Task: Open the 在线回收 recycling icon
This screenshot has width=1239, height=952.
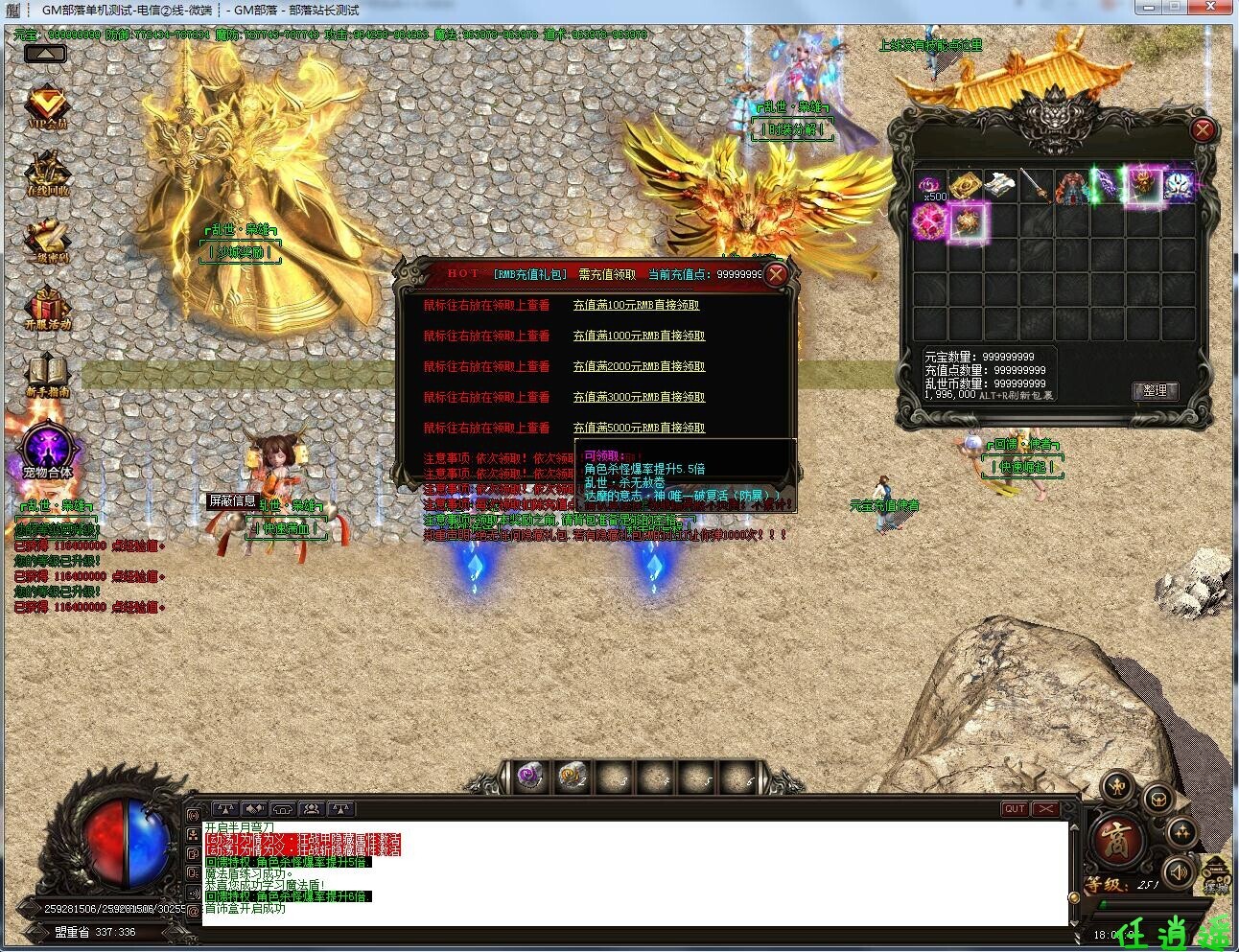Action: point(47,174)
